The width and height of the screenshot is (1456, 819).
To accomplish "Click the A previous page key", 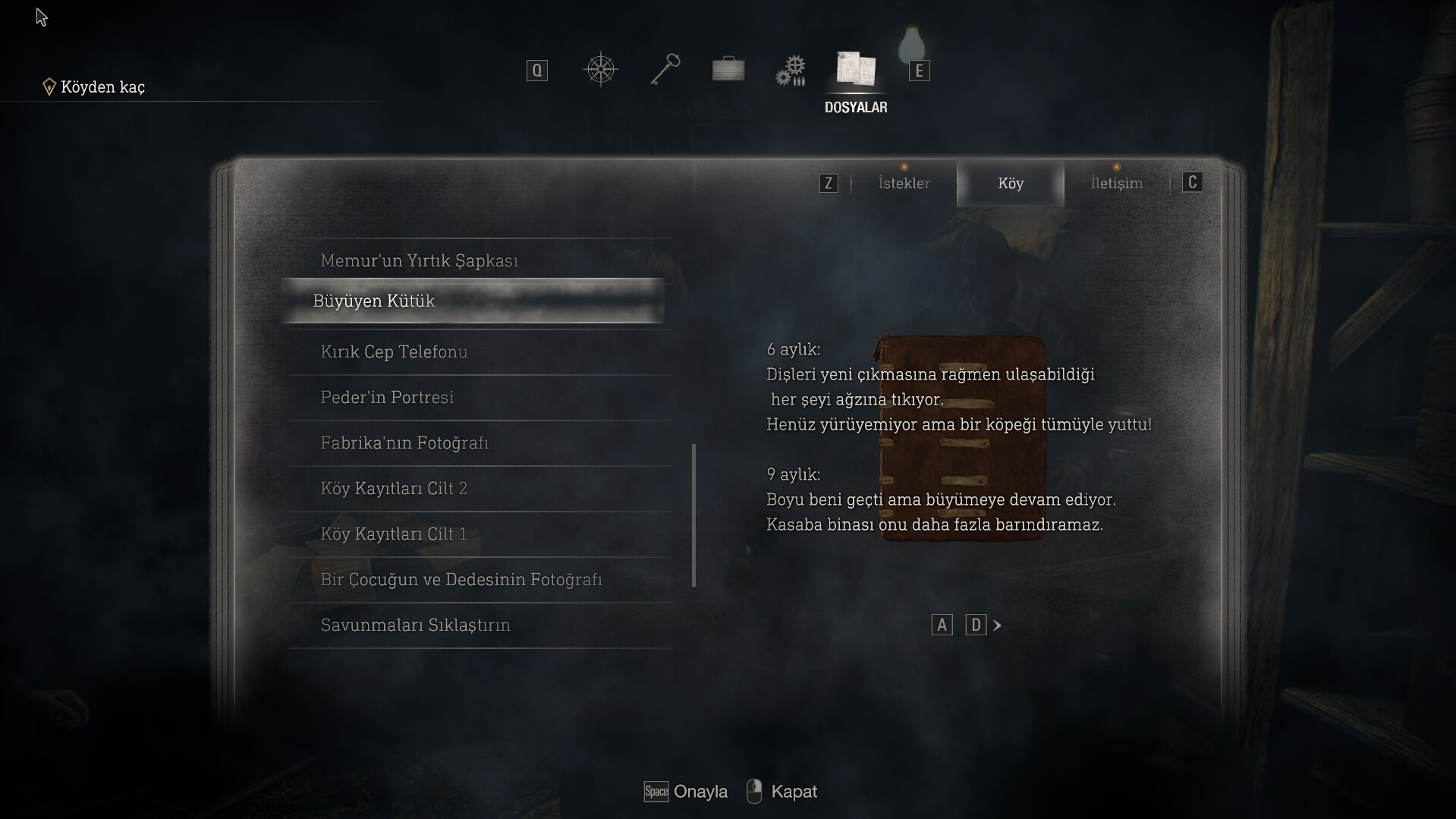I will coord(942,624).
